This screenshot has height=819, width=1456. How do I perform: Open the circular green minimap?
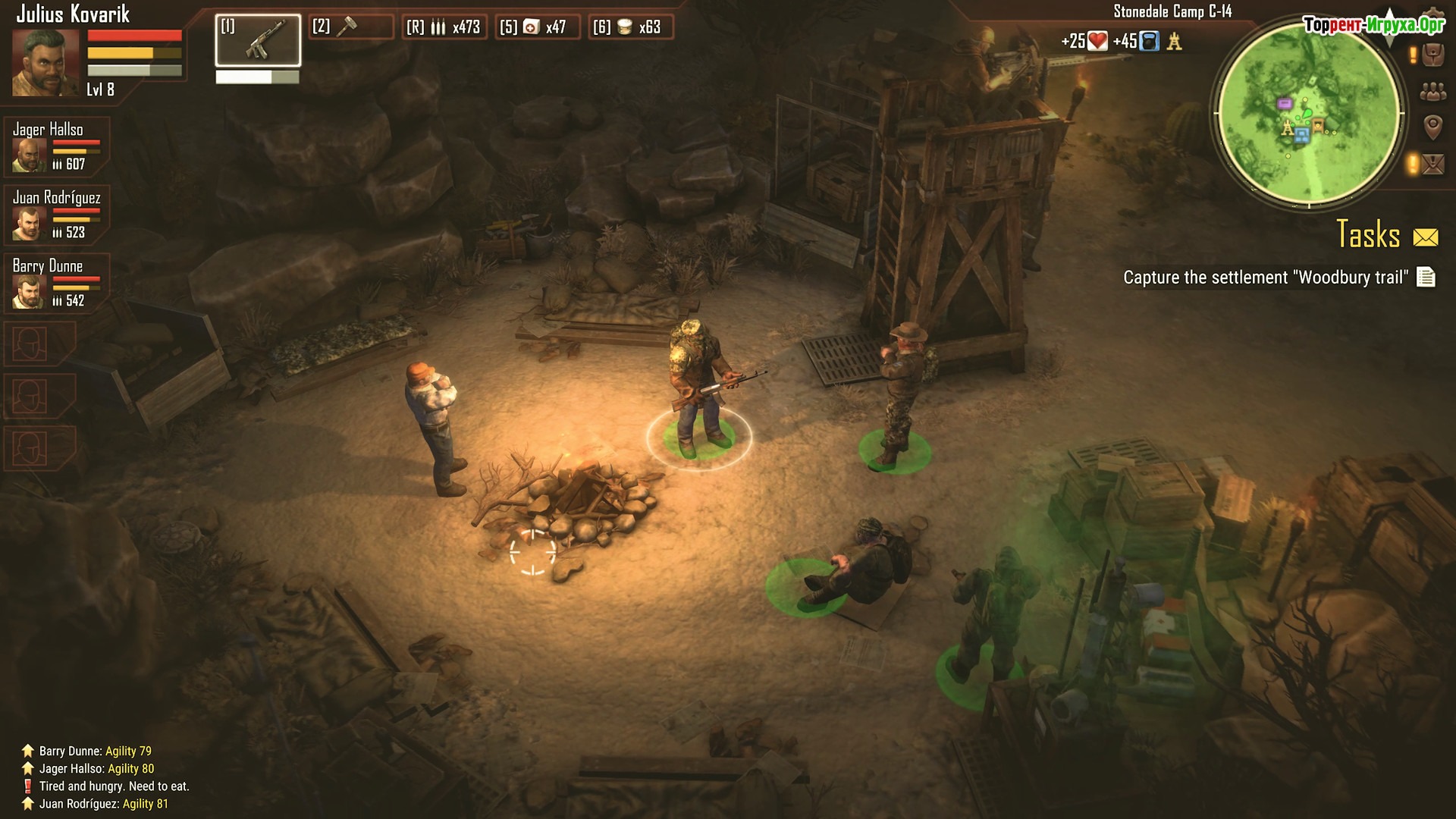point(1309,112)
